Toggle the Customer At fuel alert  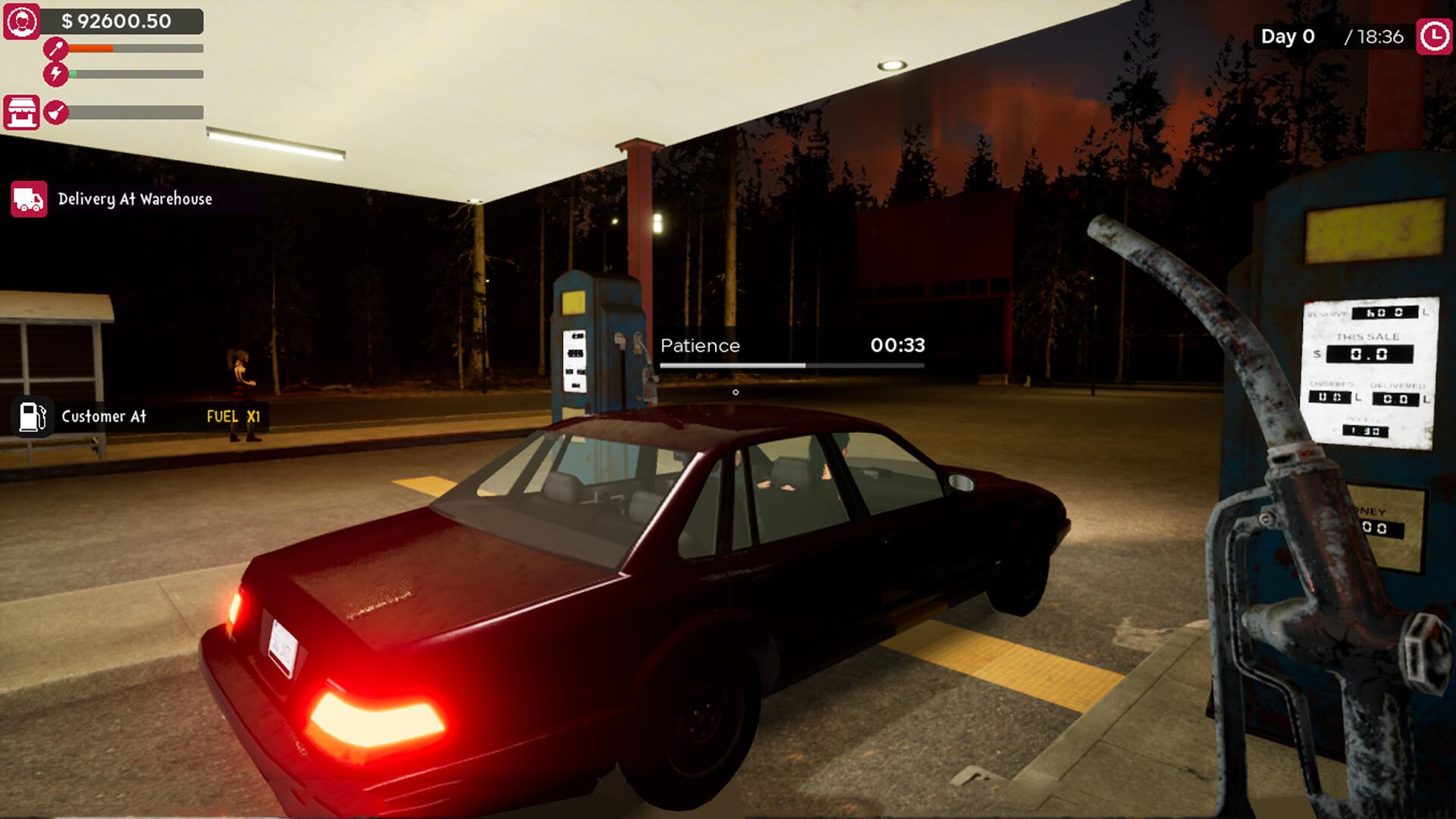[x=102, y=416]
